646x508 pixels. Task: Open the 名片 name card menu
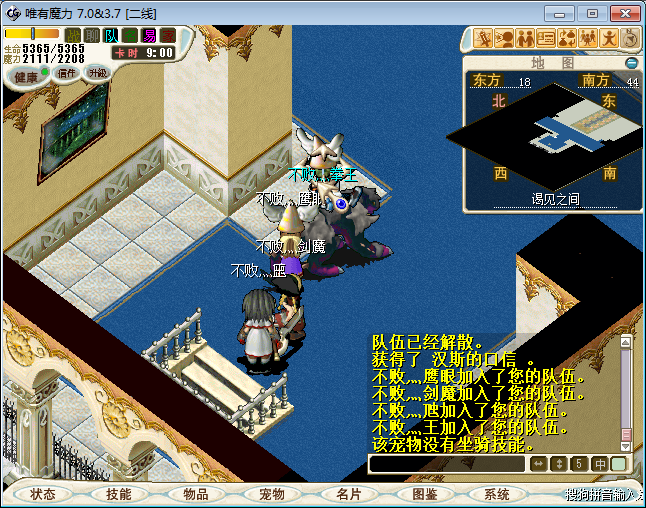[x=347, y=494]
